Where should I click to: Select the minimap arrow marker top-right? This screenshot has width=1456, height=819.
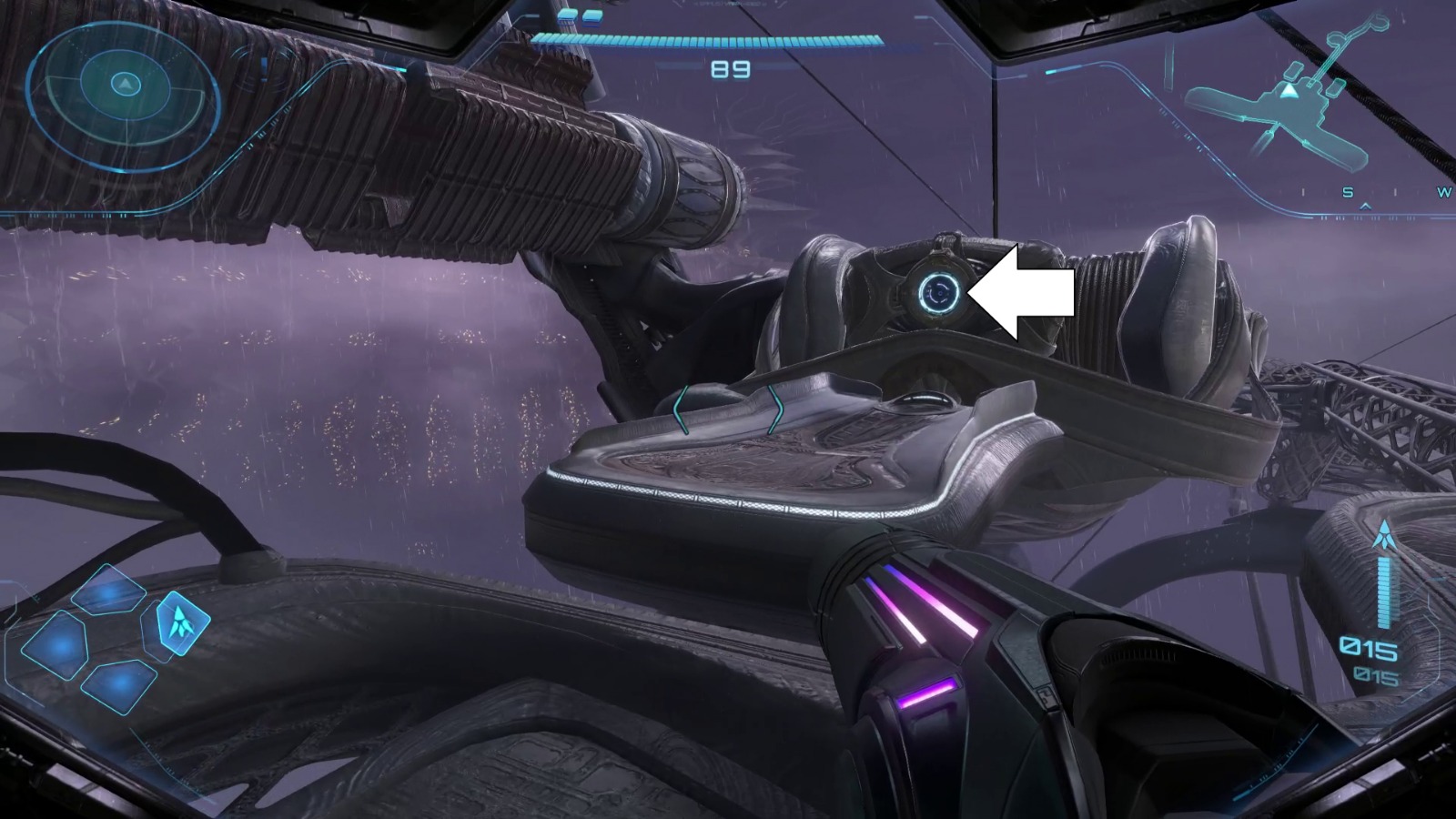[1289, 91]
